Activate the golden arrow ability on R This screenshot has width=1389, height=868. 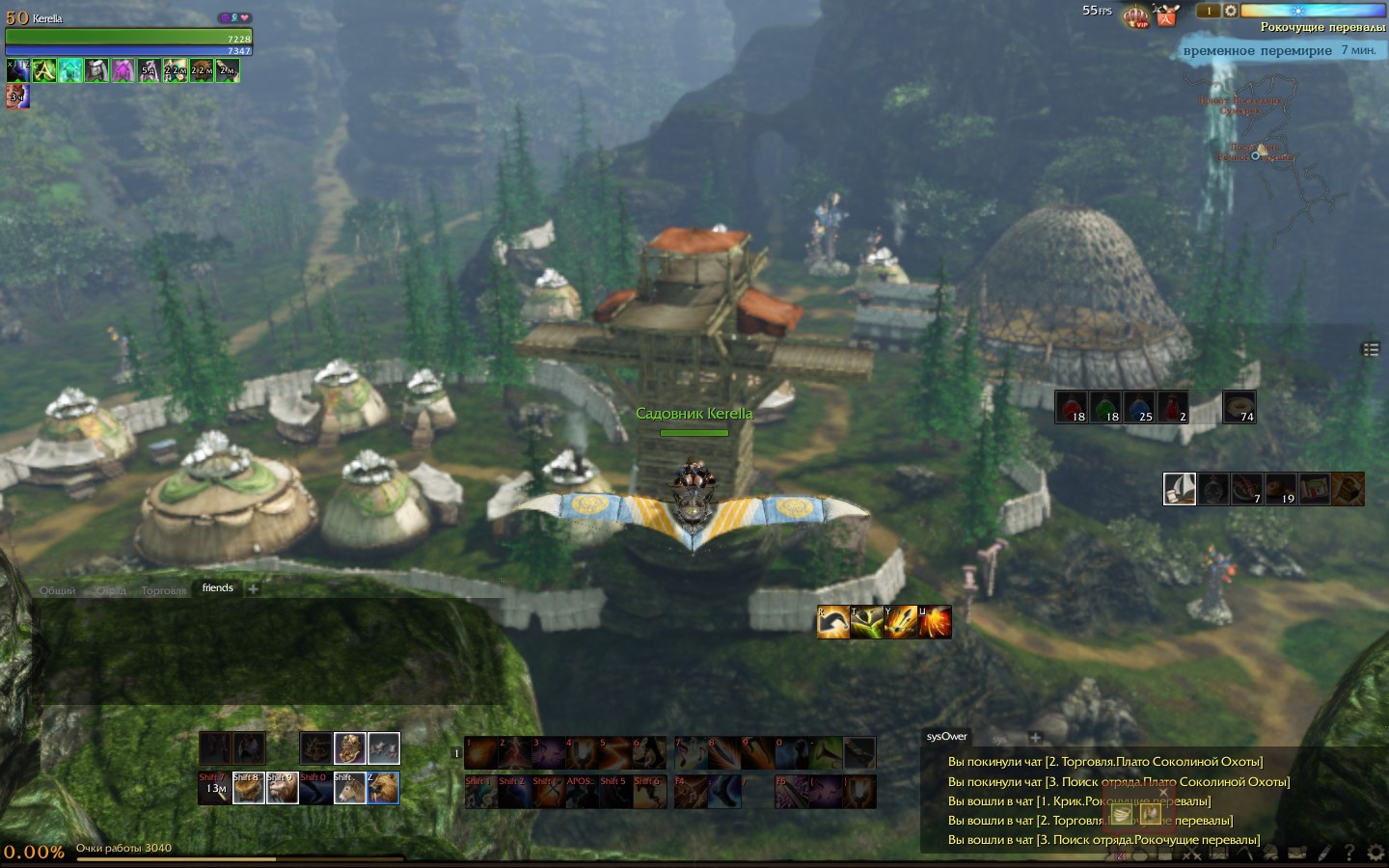(x=833, y=622)
